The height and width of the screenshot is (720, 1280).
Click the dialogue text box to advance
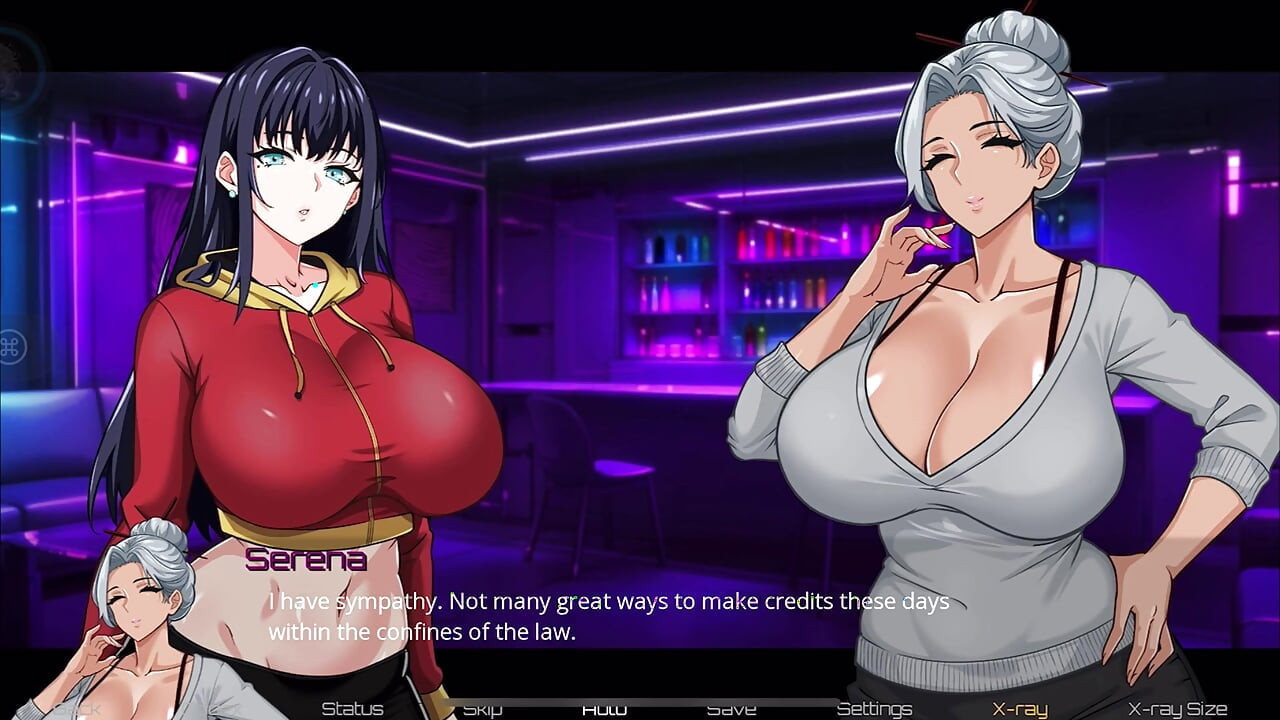[600, 615]
